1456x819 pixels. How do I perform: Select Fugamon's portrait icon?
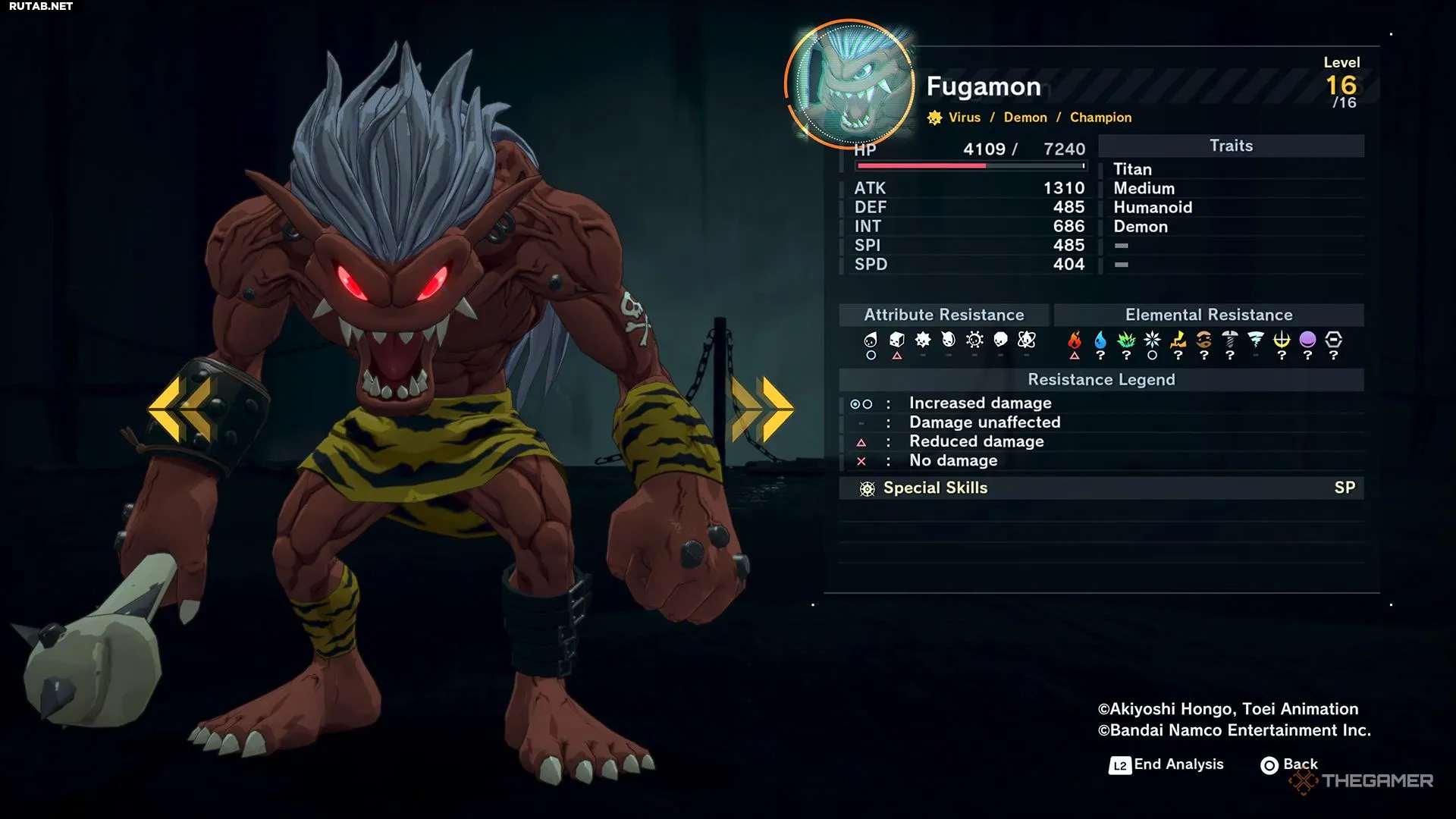[852, 85]
